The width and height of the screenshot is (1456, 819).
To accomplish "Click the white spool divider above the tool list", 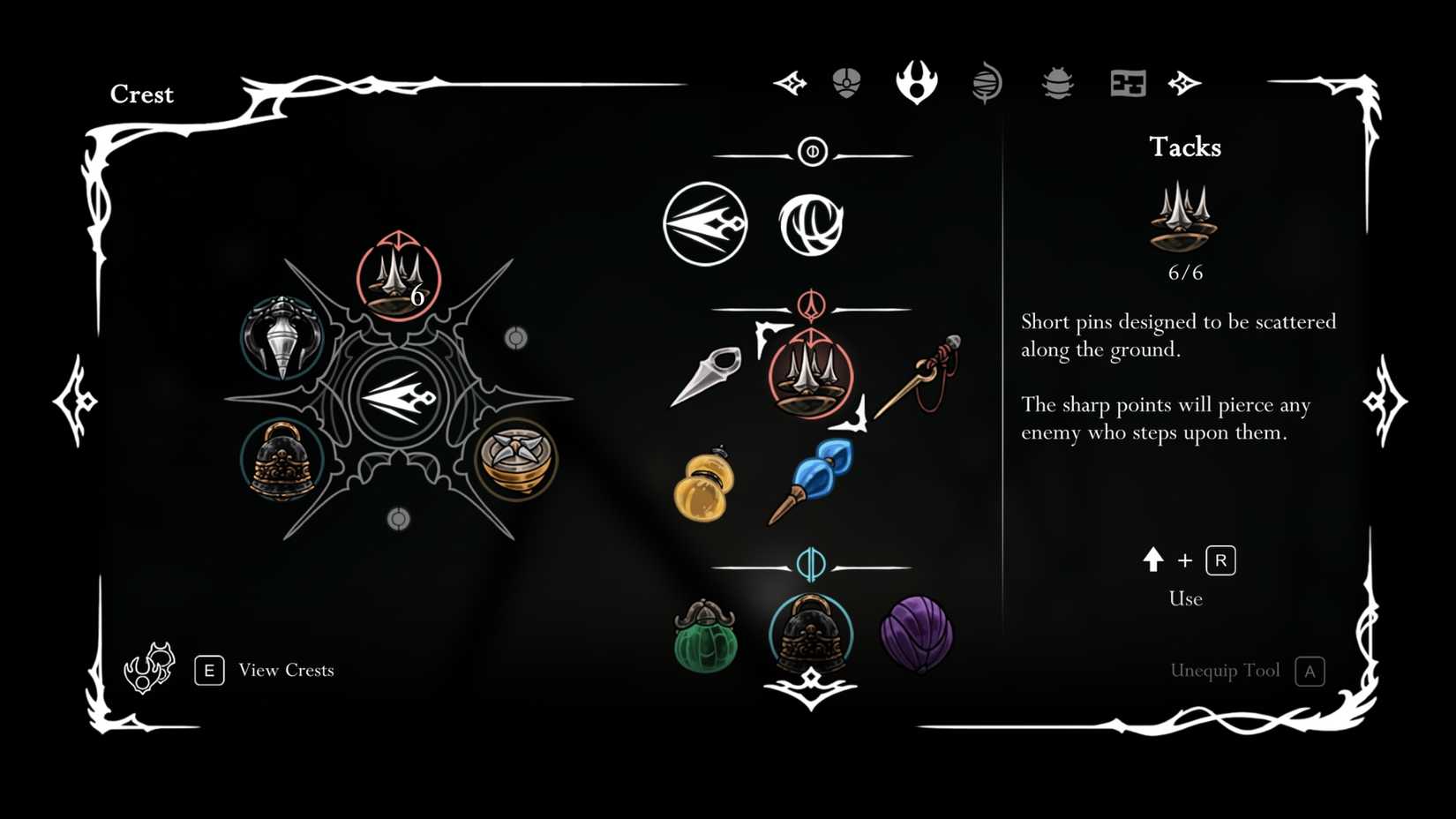I will [812, 151].
